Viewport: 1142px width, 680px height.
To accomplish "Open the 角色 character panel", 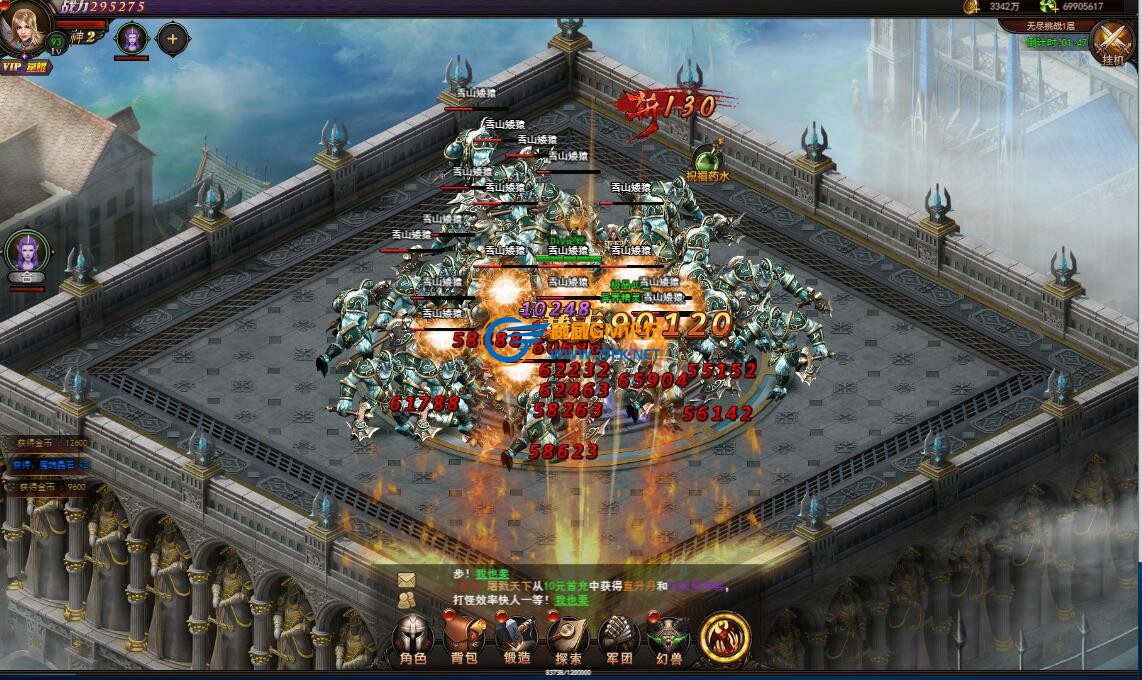I will 413,640.
